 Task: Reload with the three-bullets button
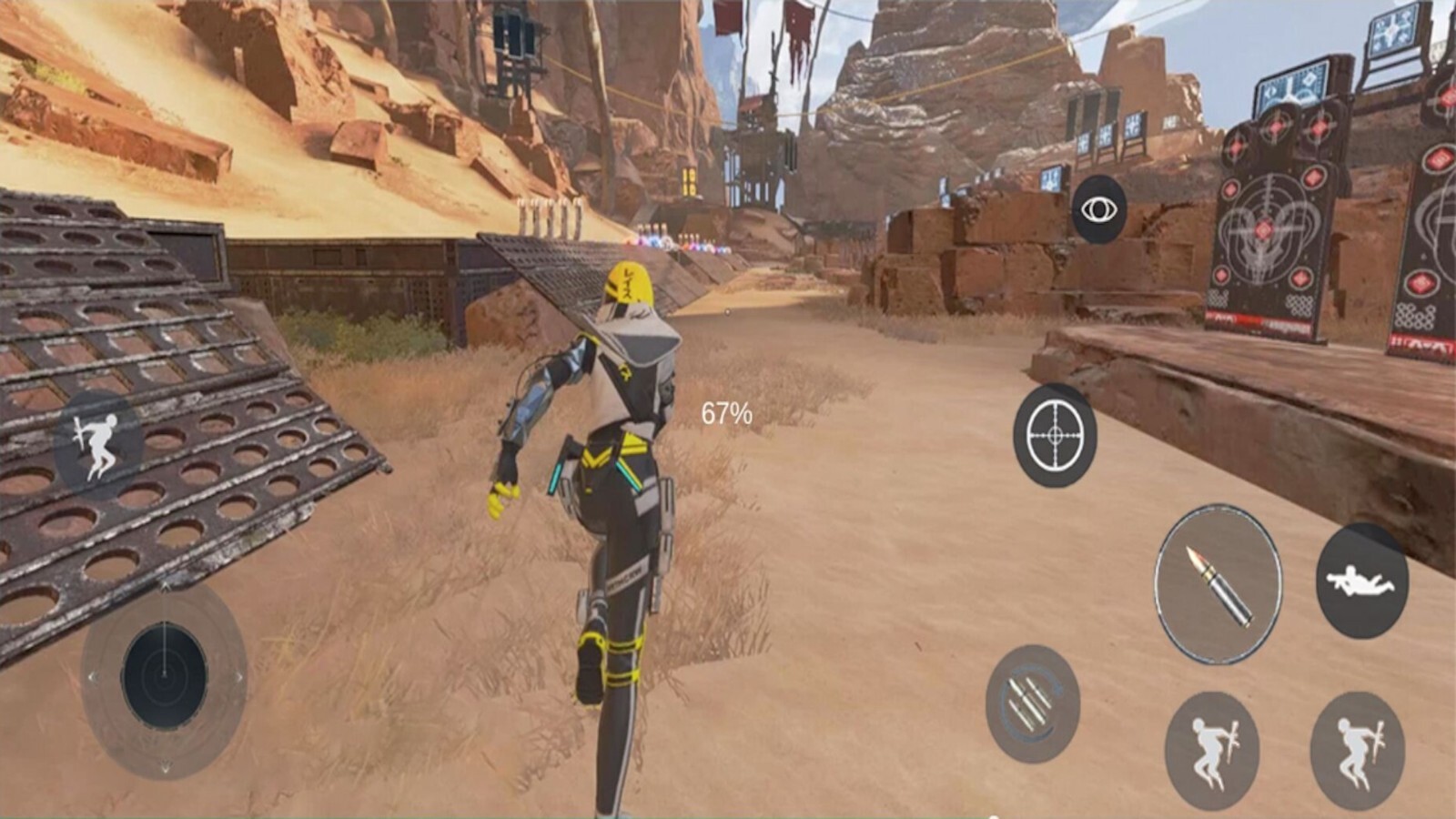pyautogui.click(x=1032, y=703)
